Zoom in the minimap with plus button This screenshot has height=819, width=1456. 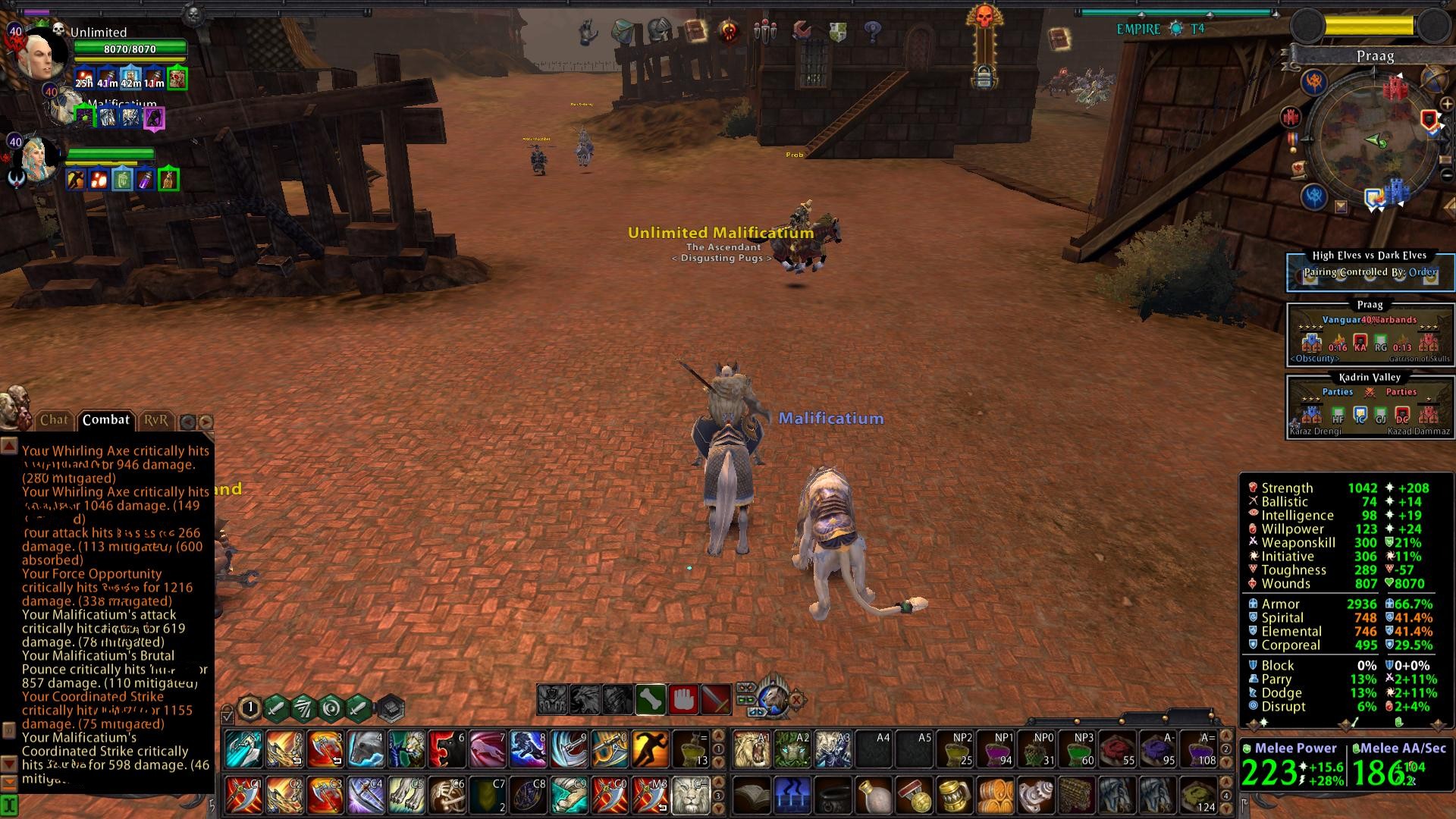1447,105
